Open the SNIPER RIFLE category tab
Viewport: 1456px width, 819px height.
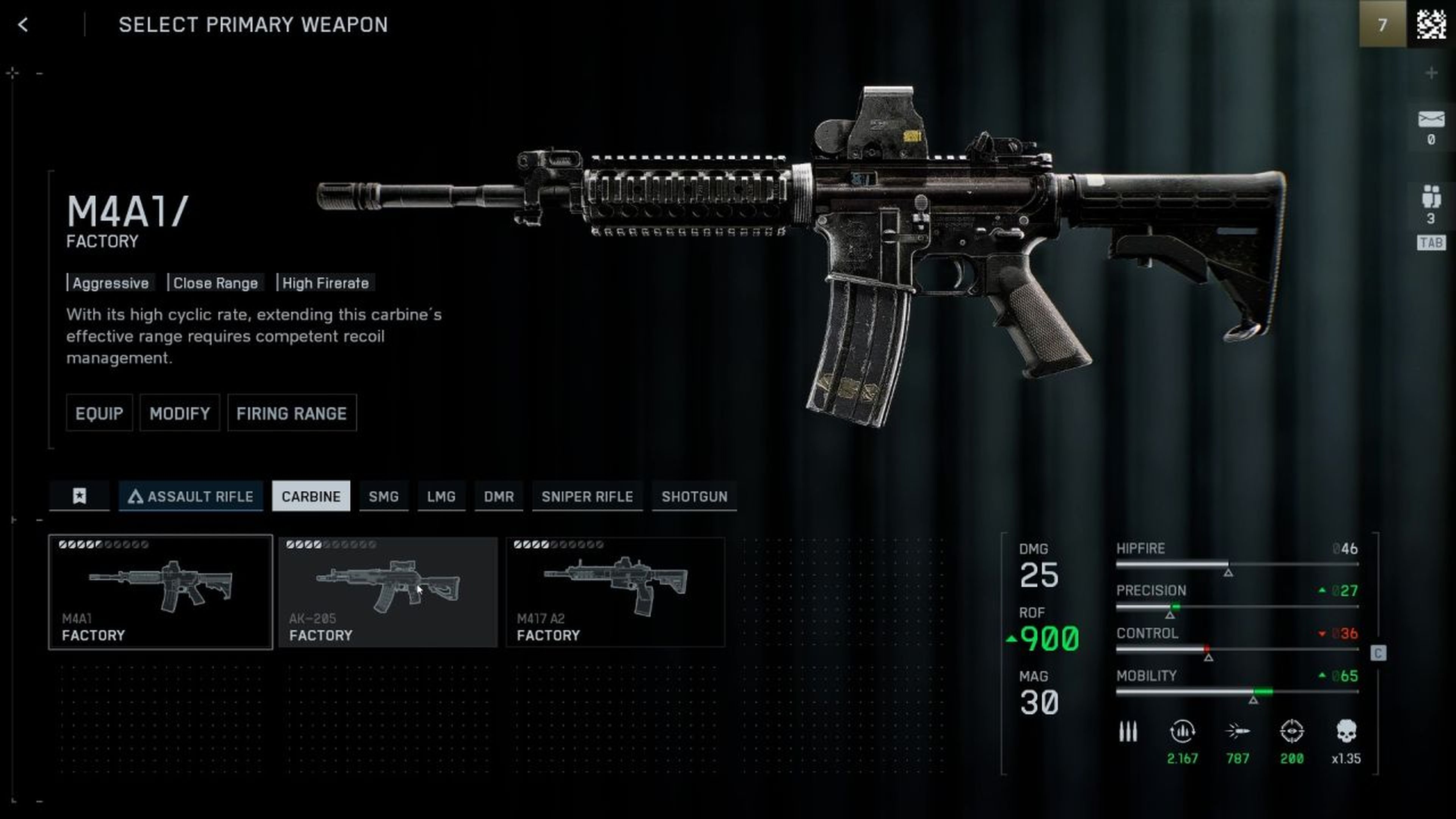[587, 496]
